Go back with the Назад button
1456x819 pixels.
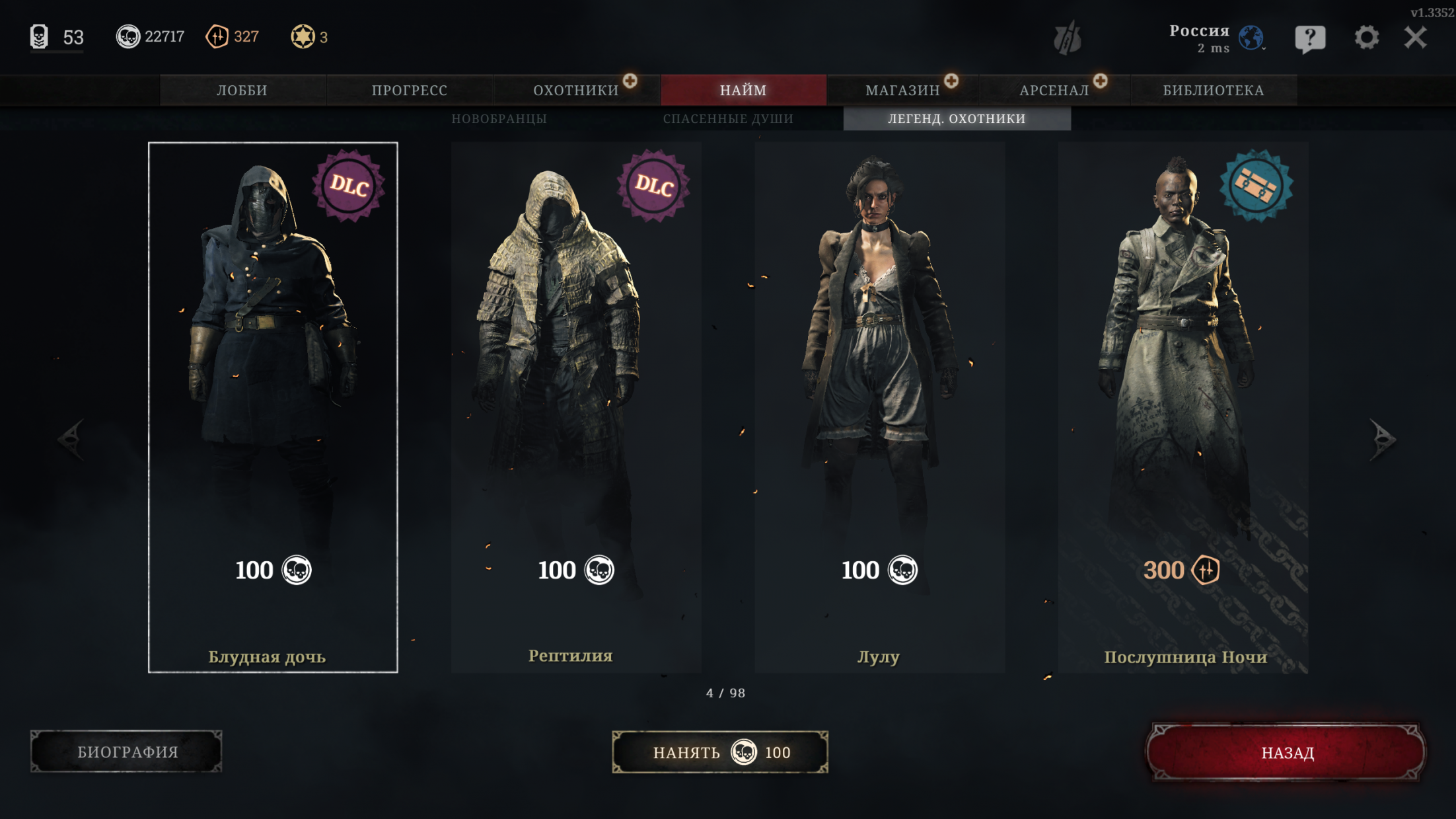pyautogui.click(x=1286, y=752)
